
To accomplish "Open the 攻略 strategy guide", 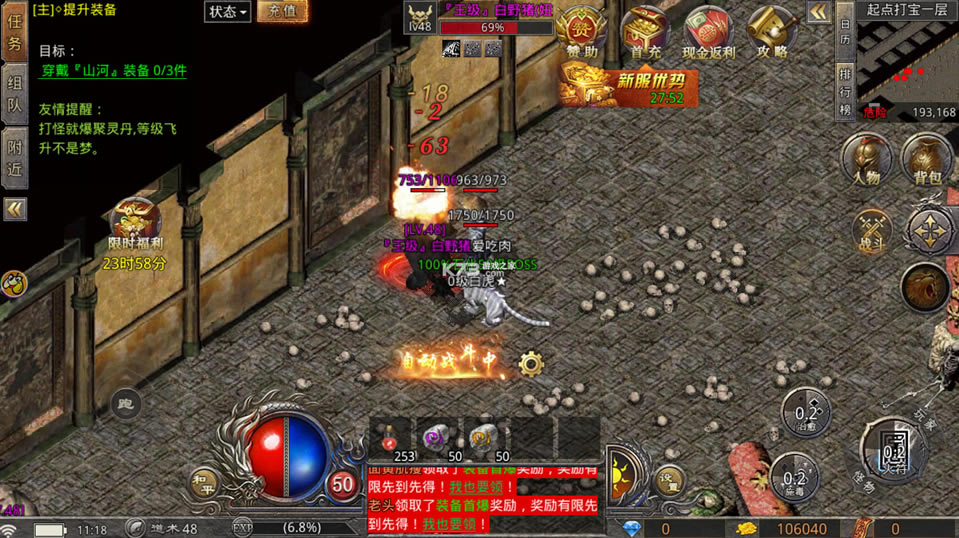I will tap(773, 32).
